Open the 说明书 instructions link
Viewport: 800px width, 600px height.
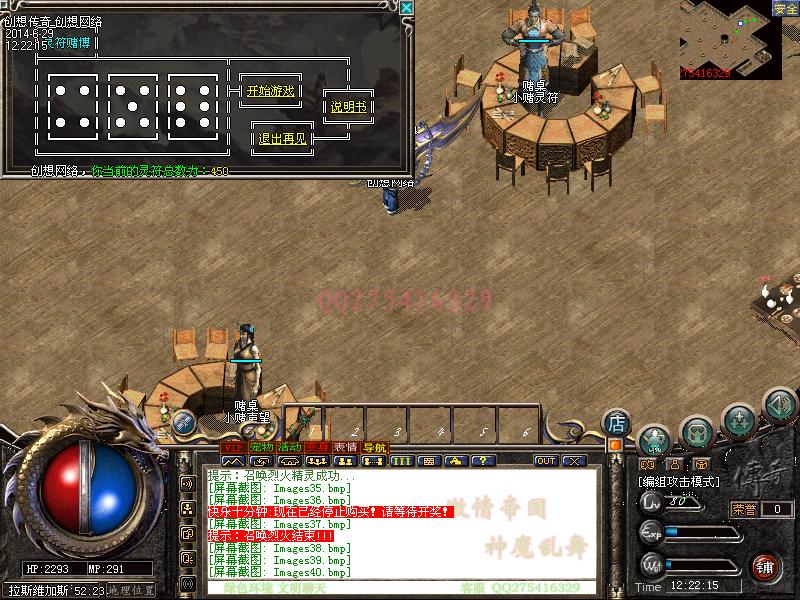pos(348,107)
